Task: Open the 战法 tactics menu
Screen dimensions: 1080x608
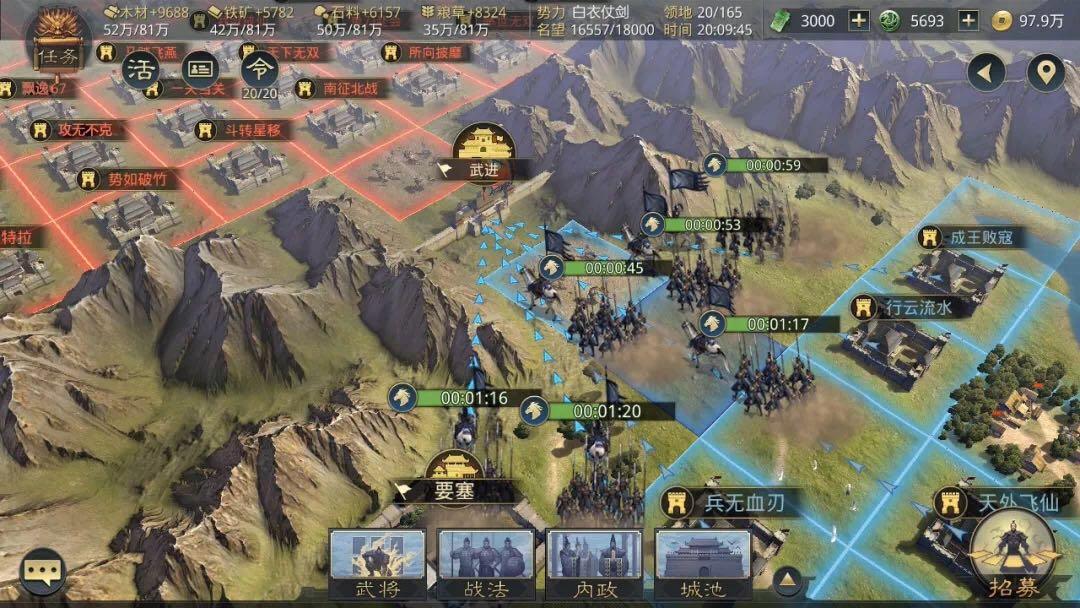Action: (486, 564)
